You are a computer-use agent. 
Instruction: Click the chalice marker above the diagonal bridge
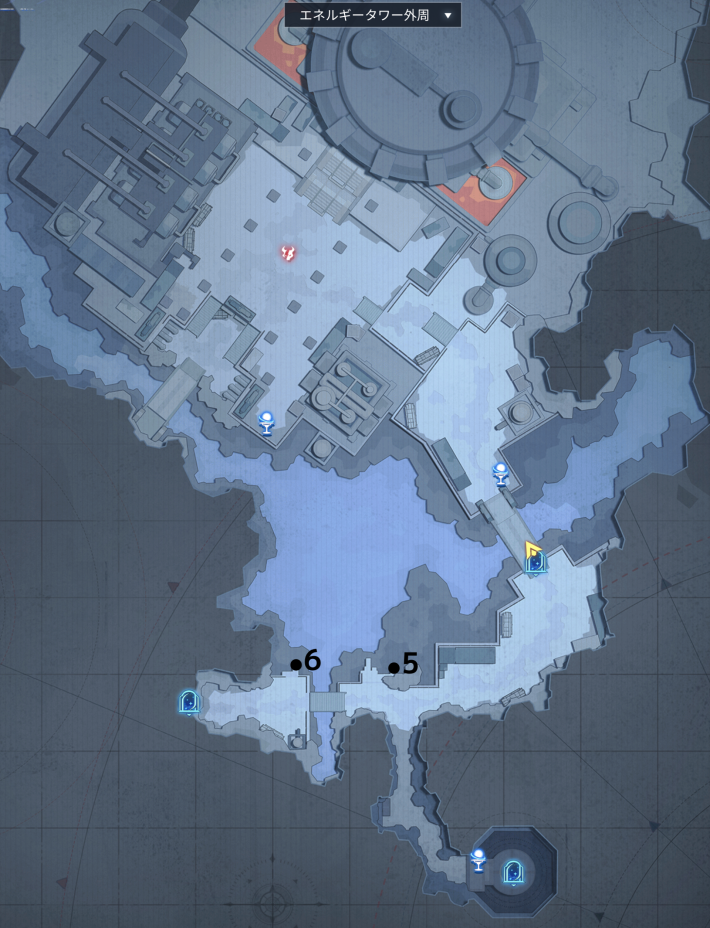501,474
